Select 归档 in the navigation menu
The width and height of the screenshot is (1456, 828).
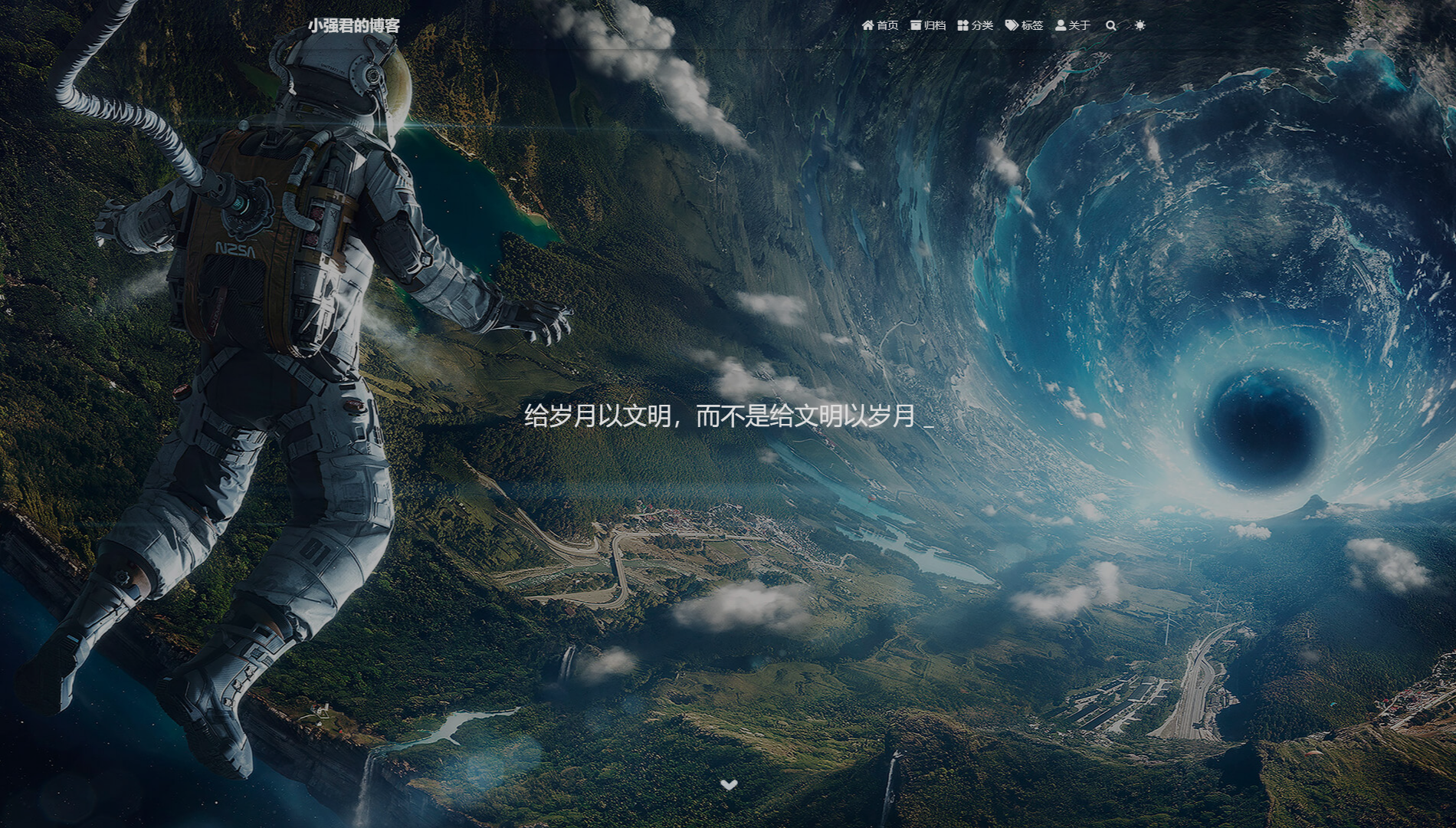tap(935, 25)
